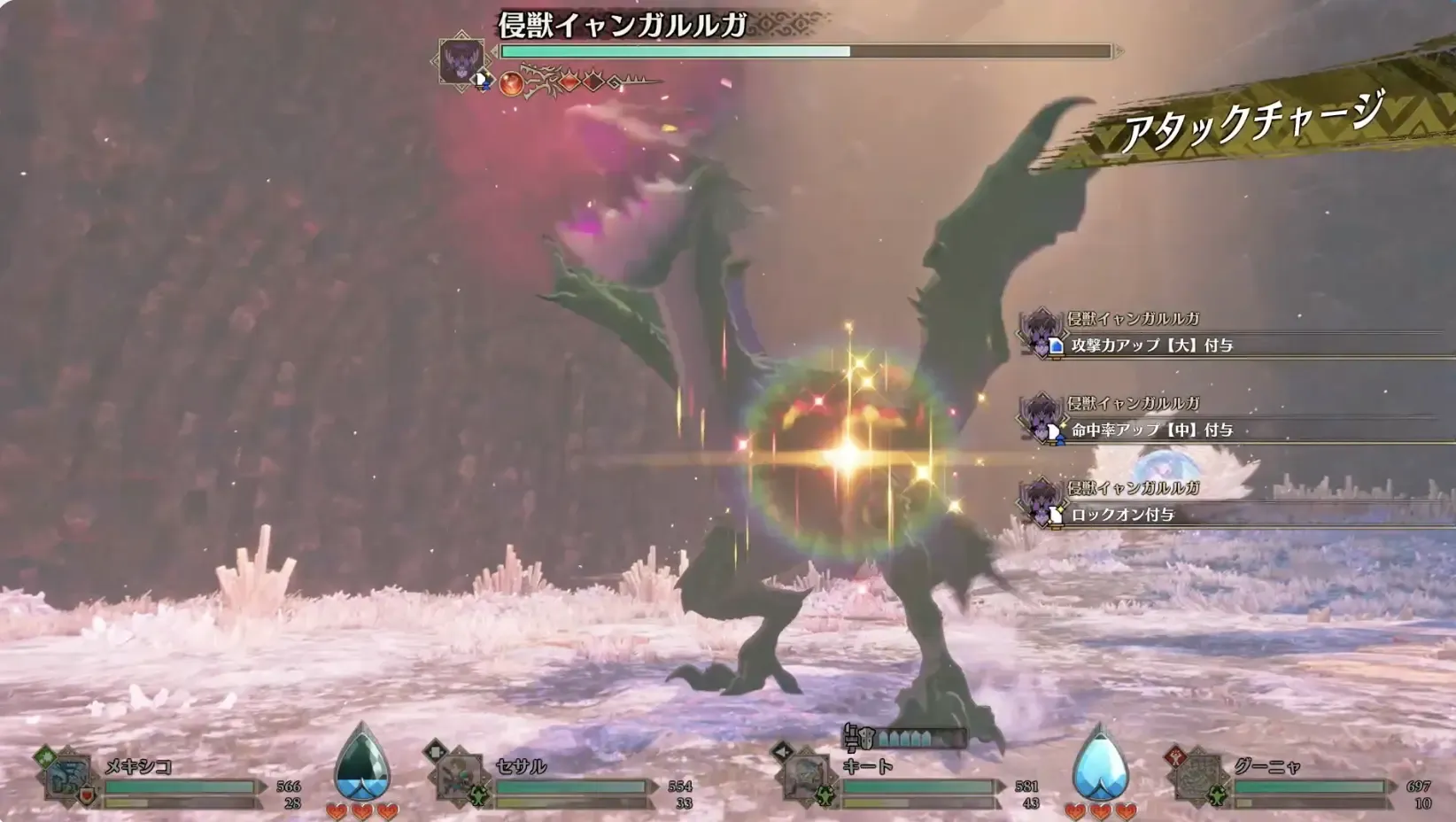Select メキシコ's party member portrait
Screen dimensions: 1456x822
coord(66,778)
